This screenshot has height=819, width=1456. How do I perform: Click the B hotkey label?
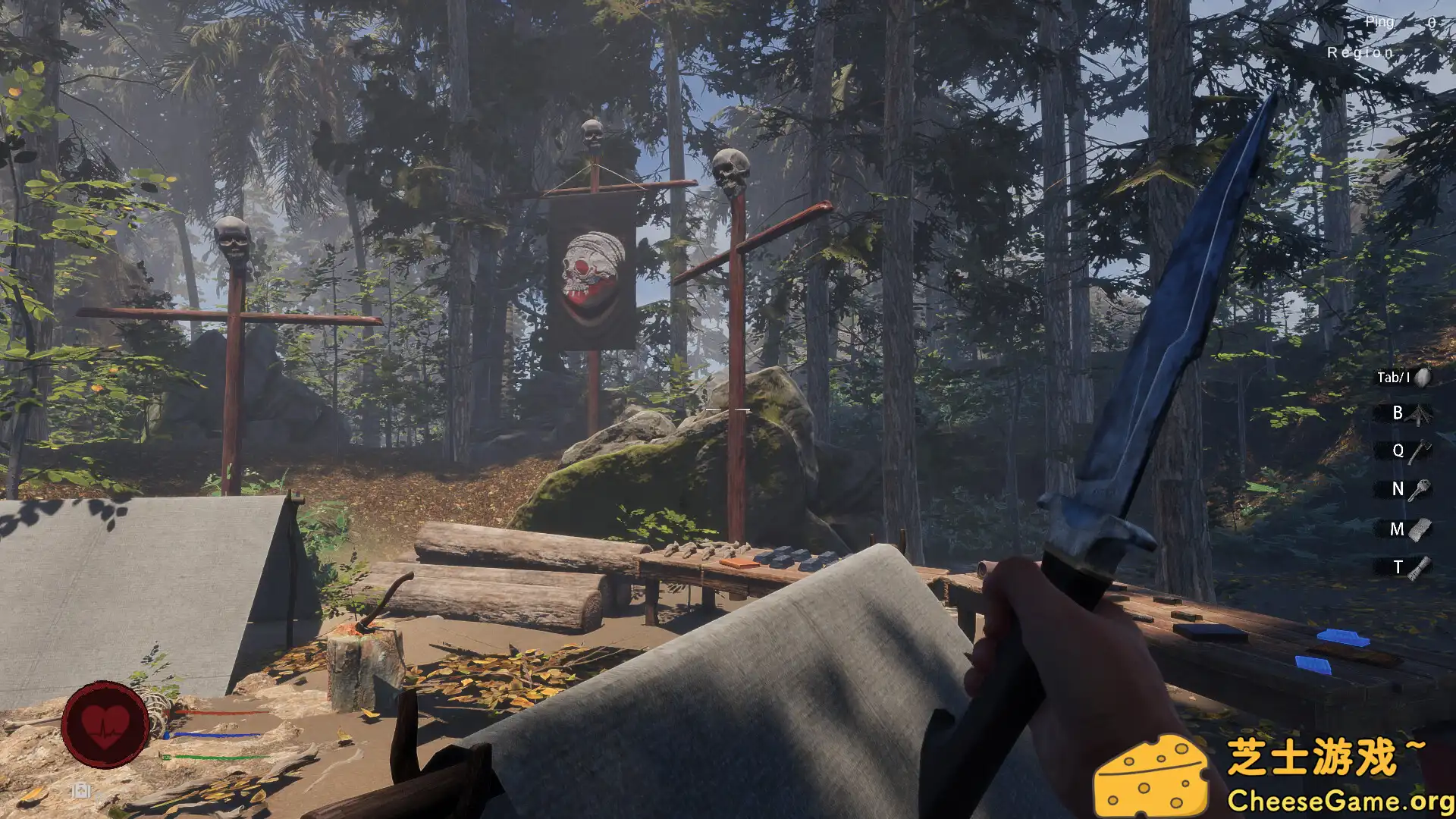1396,413
